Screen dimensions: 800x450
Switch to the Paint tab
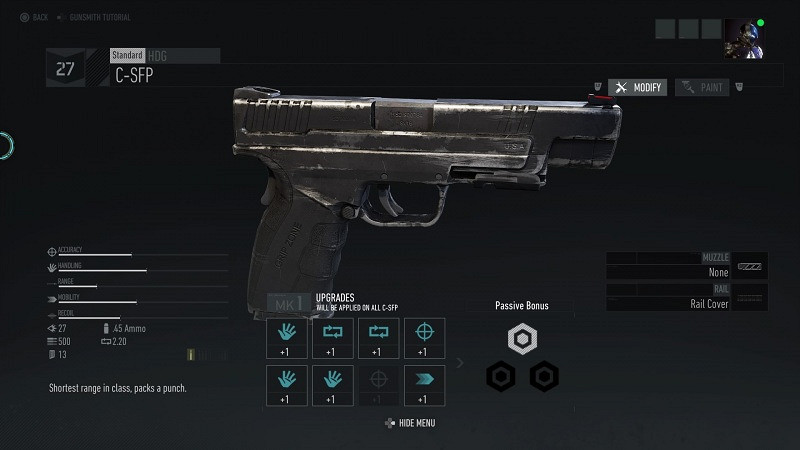(702, 88)
